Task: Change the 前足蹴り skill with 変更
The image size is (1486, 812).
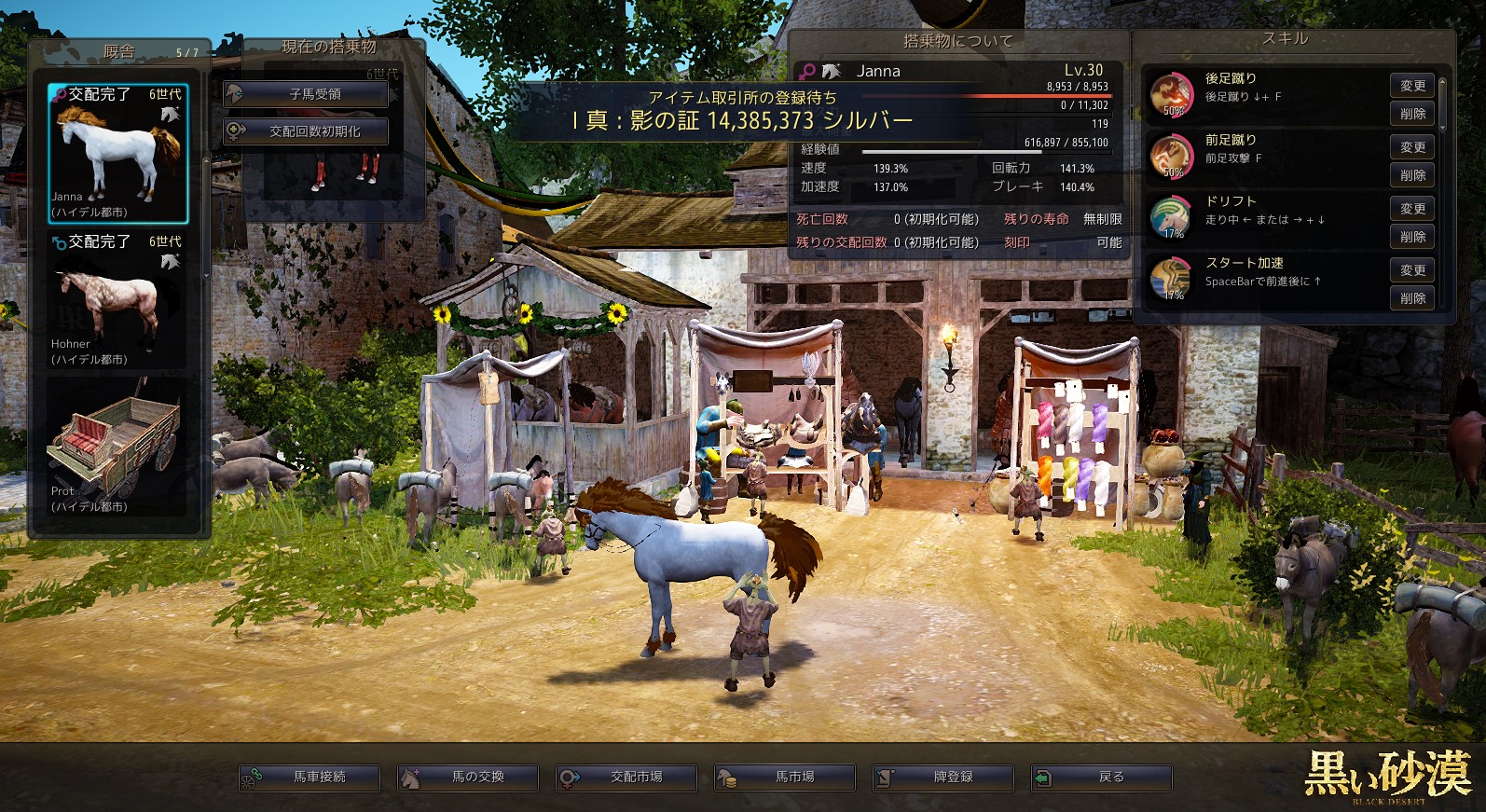Action: (x=1412, y=147)
